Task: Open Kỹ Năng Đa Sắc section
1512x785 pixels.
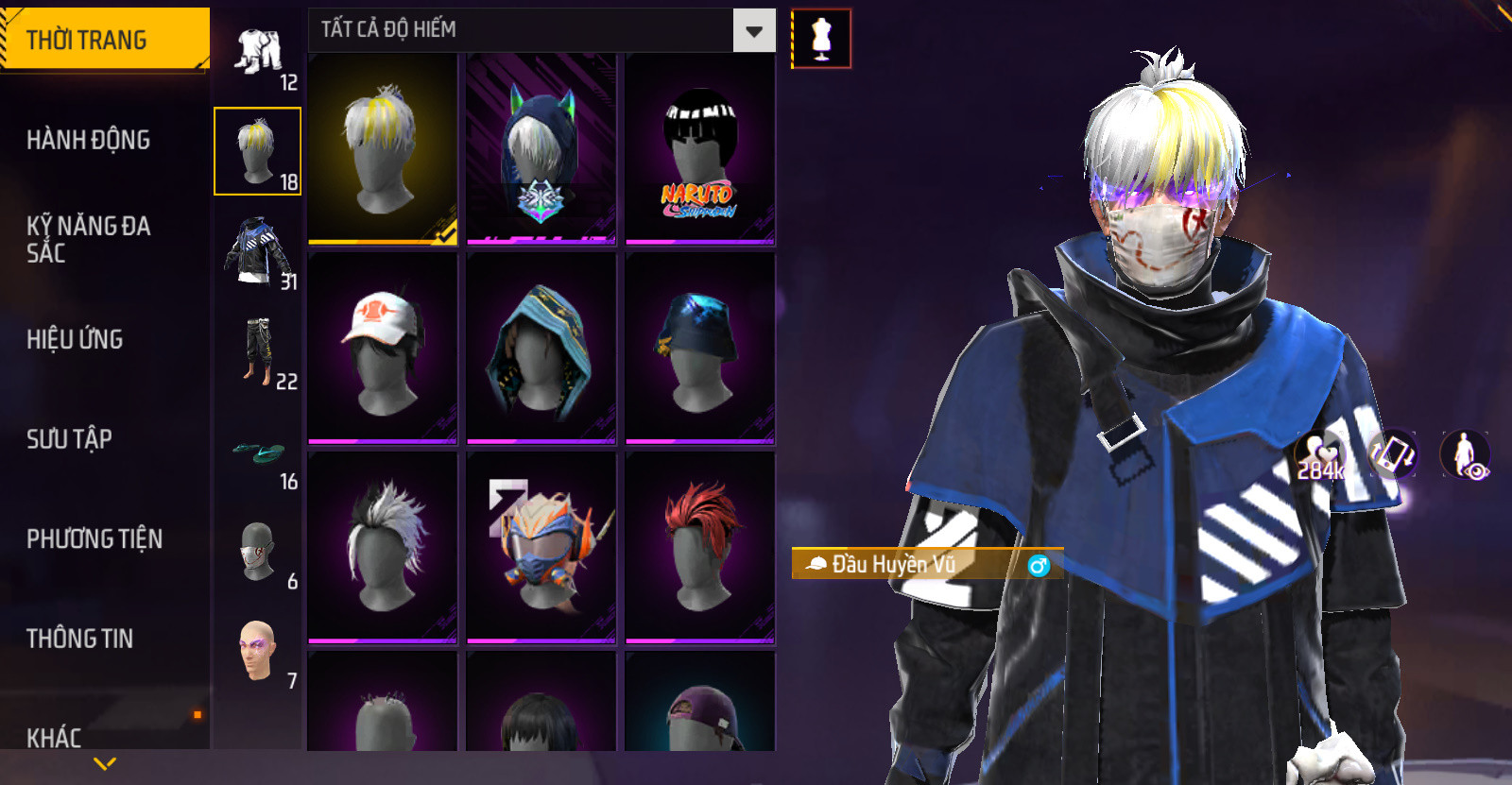Action: 89,239
